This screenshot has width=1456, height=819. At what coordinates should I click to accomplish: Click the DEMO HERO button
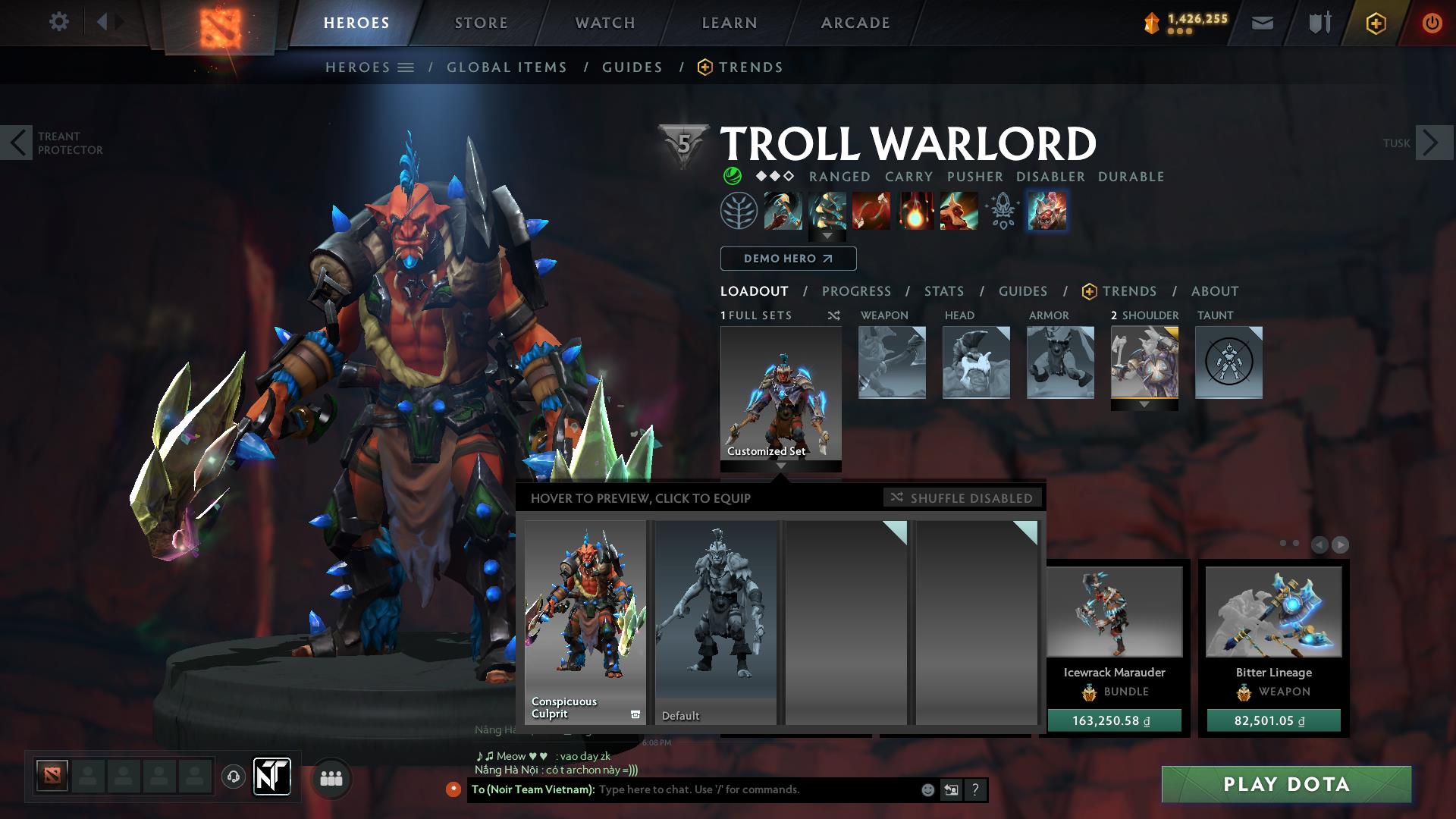pyautogui.click(x=787, y=259)
